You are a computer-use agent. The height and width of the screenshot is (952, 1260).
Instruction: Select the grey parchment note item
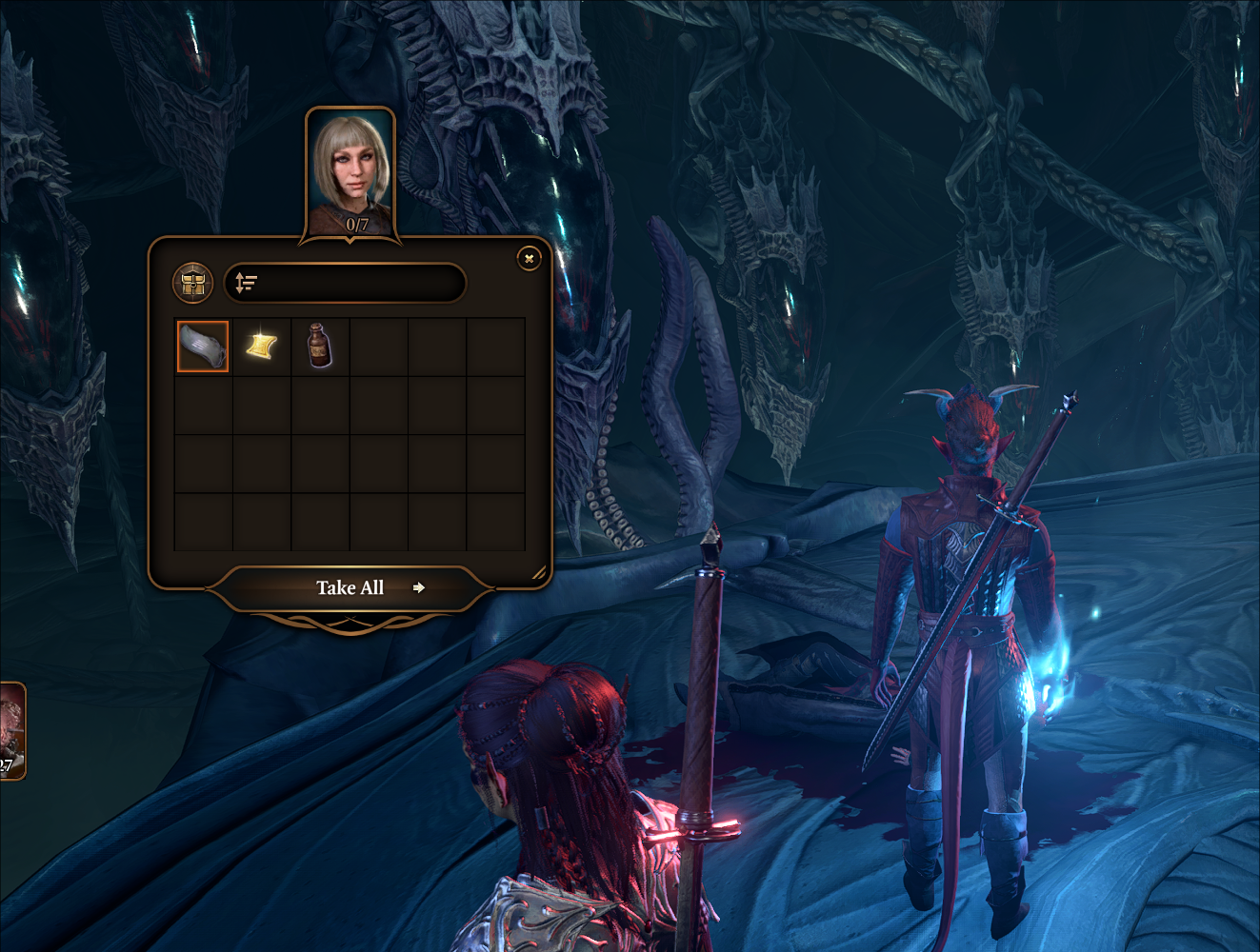203,346
